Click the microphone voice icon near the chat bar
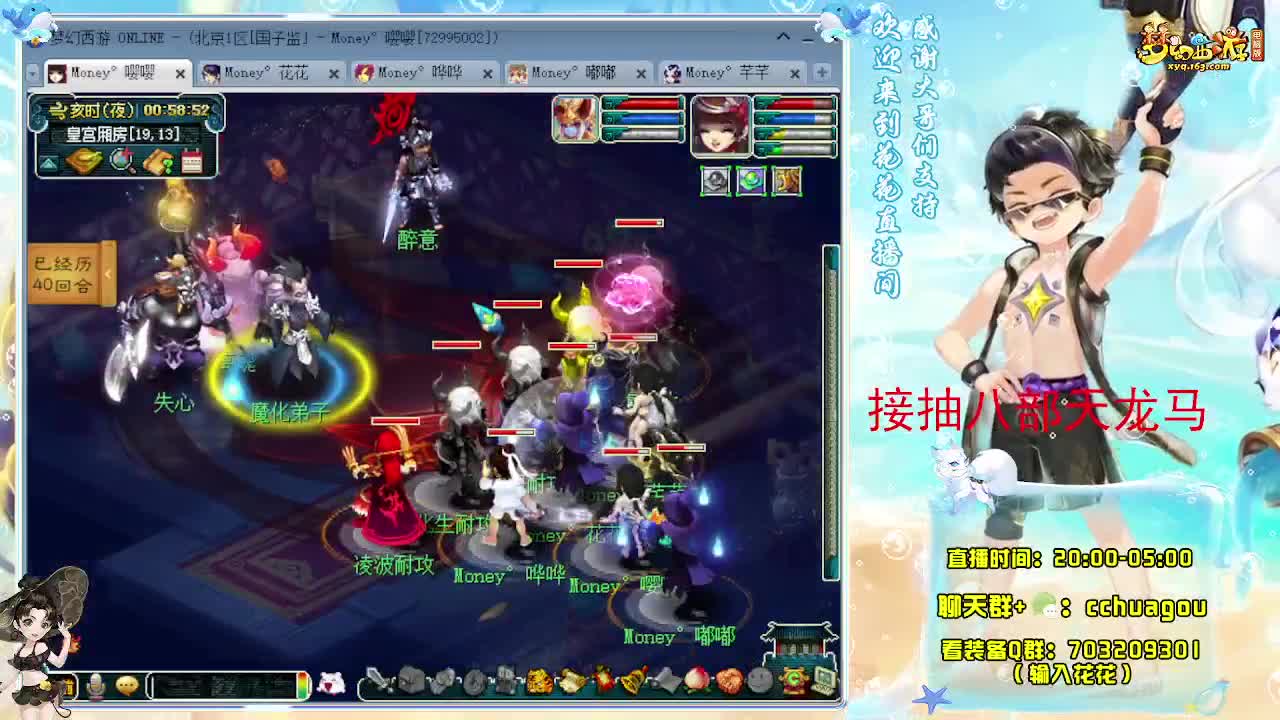This screenshot has height=720, width=1280. click(x=95, y=686)
